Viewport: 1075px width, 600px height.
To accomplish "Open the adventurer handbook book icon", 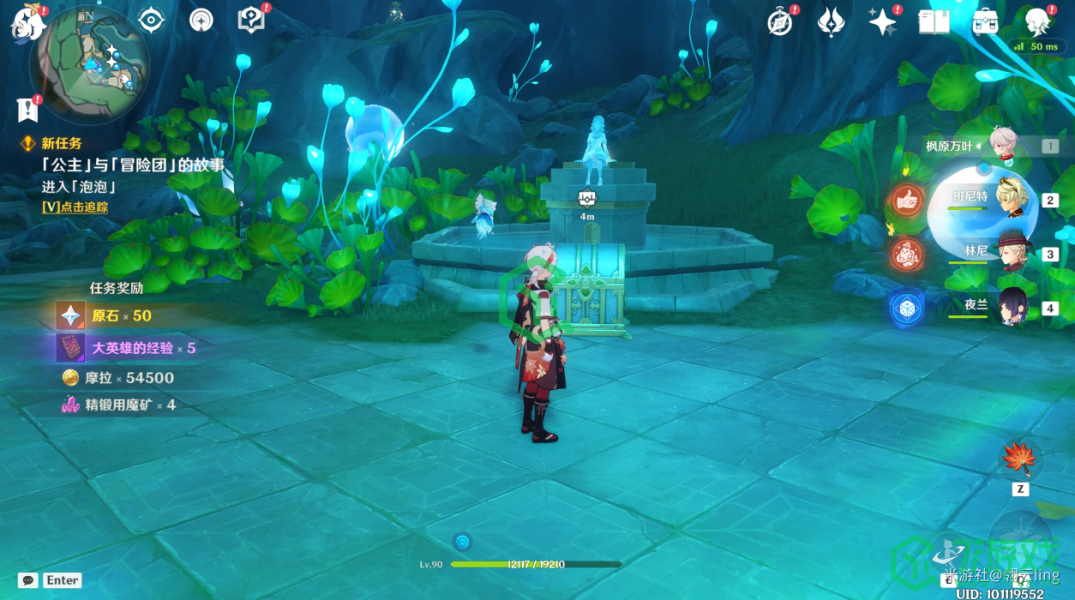I will tap(933, 21).
